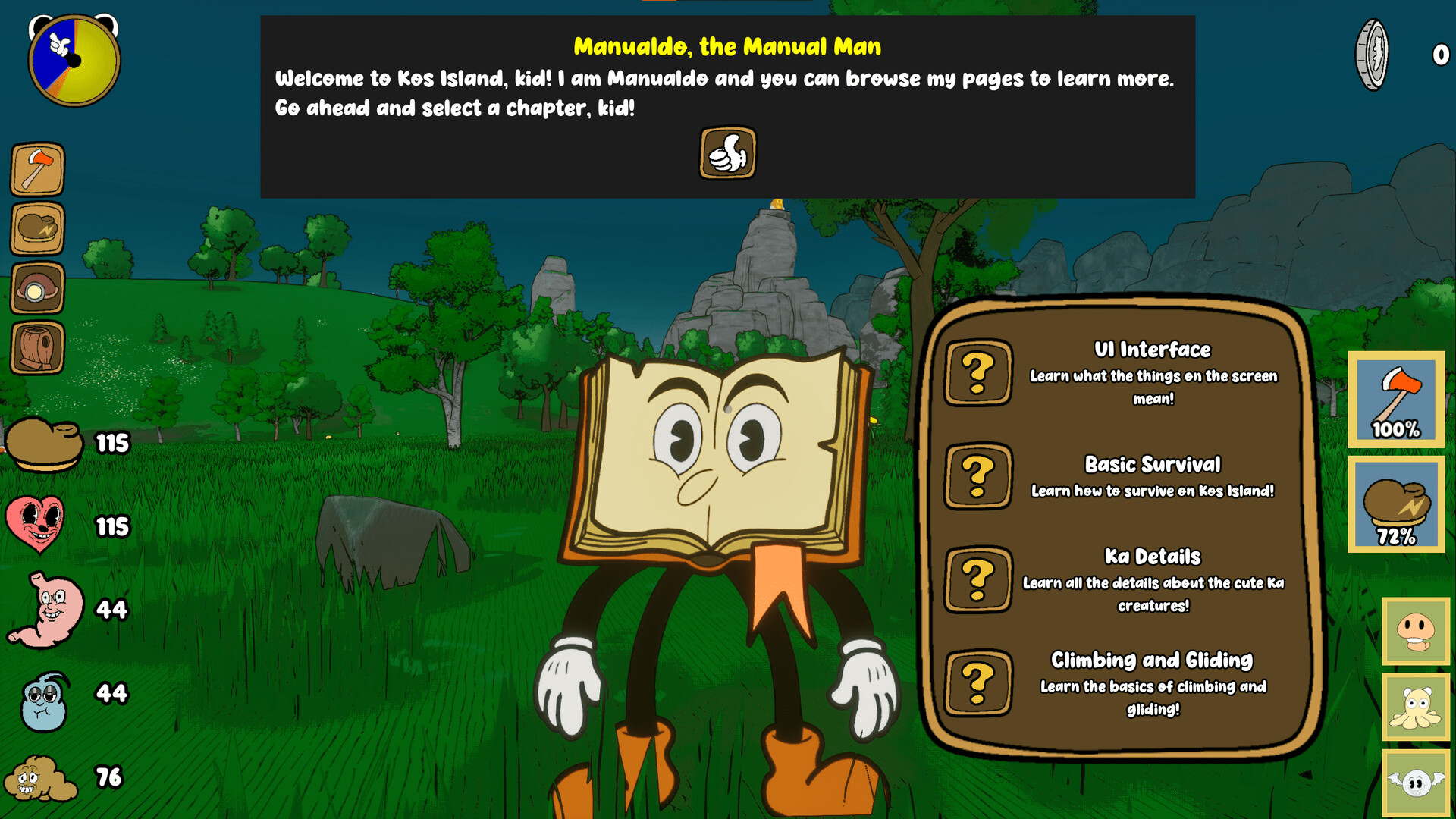
Task: Select the octopus Ka creature slot
Action: pos(1416,707)
